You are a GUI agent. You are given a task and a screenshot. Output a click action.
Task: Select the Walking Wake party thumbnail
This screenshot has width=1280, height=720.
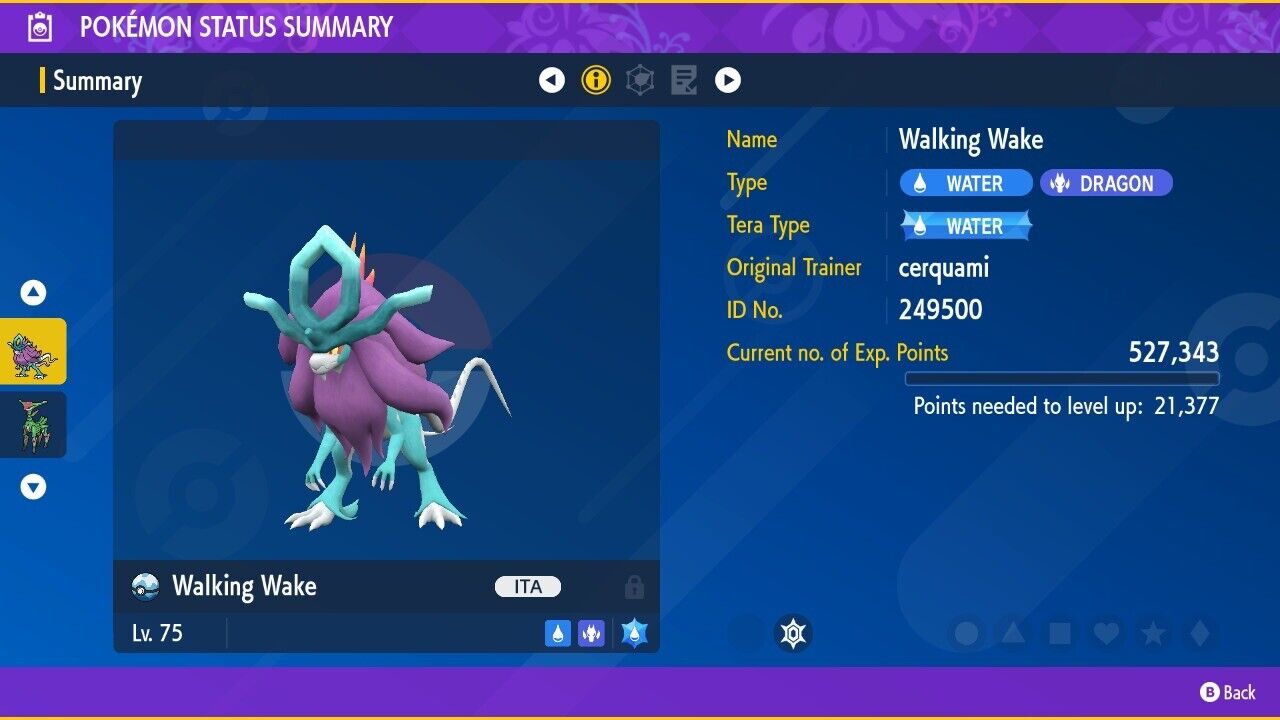33,351
